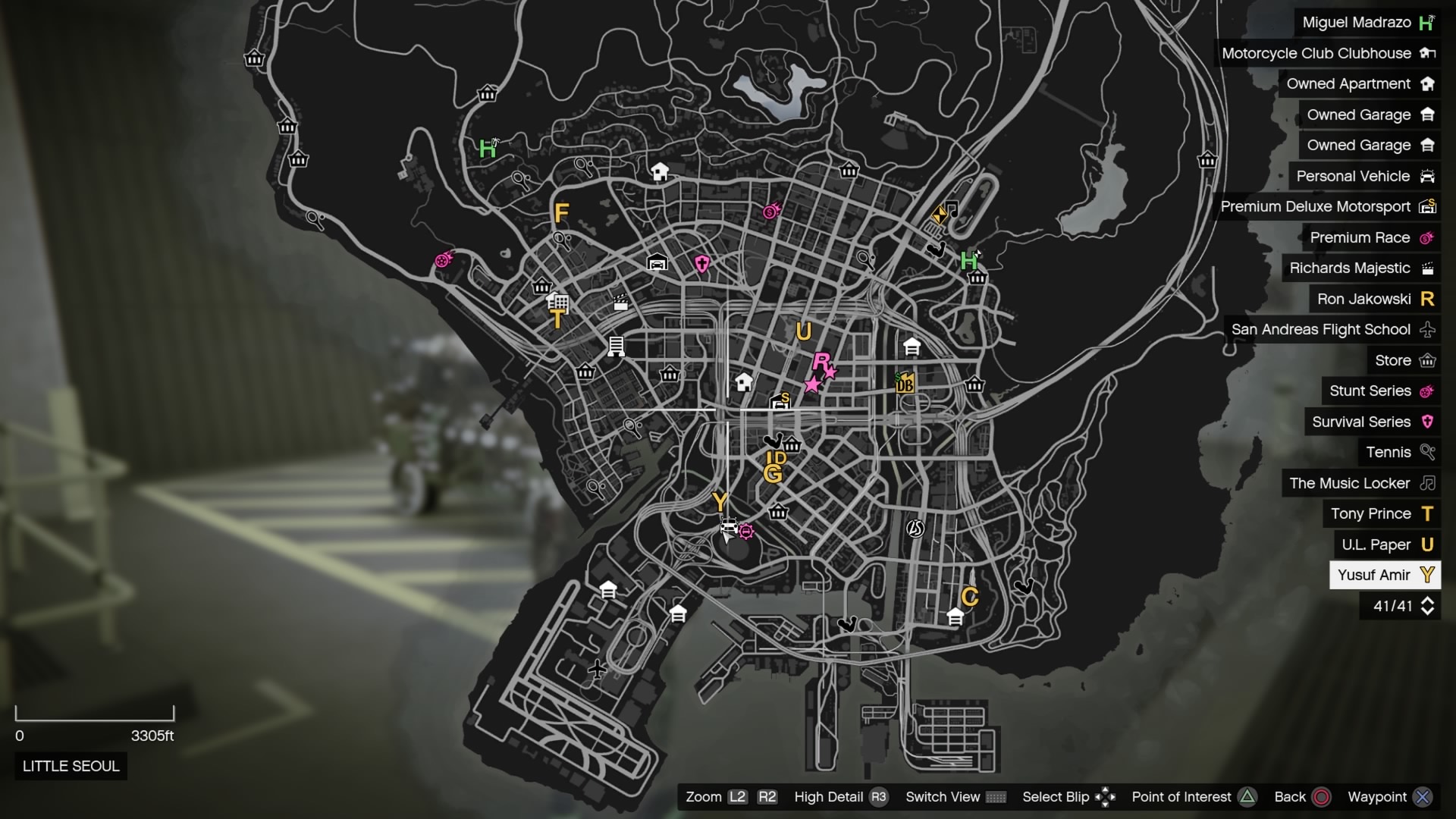
Task: Select Stunt Series legend entry
Action: pyautogui.click(x=1380, y=391)
